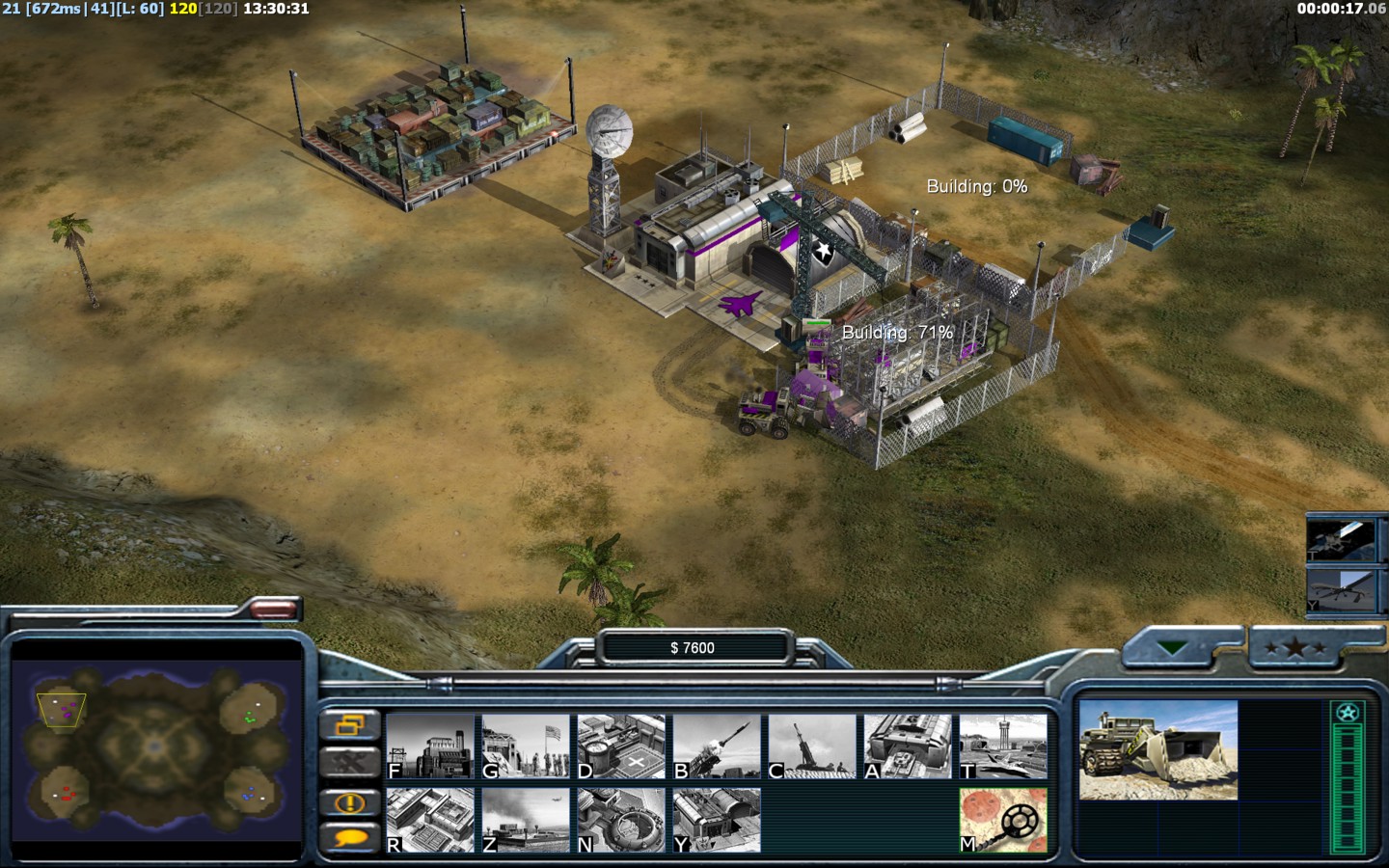Build the War Factory (A icon)
Image resolution: width=1389 pixels, height=868 pixels.
(x=908, y=746)
